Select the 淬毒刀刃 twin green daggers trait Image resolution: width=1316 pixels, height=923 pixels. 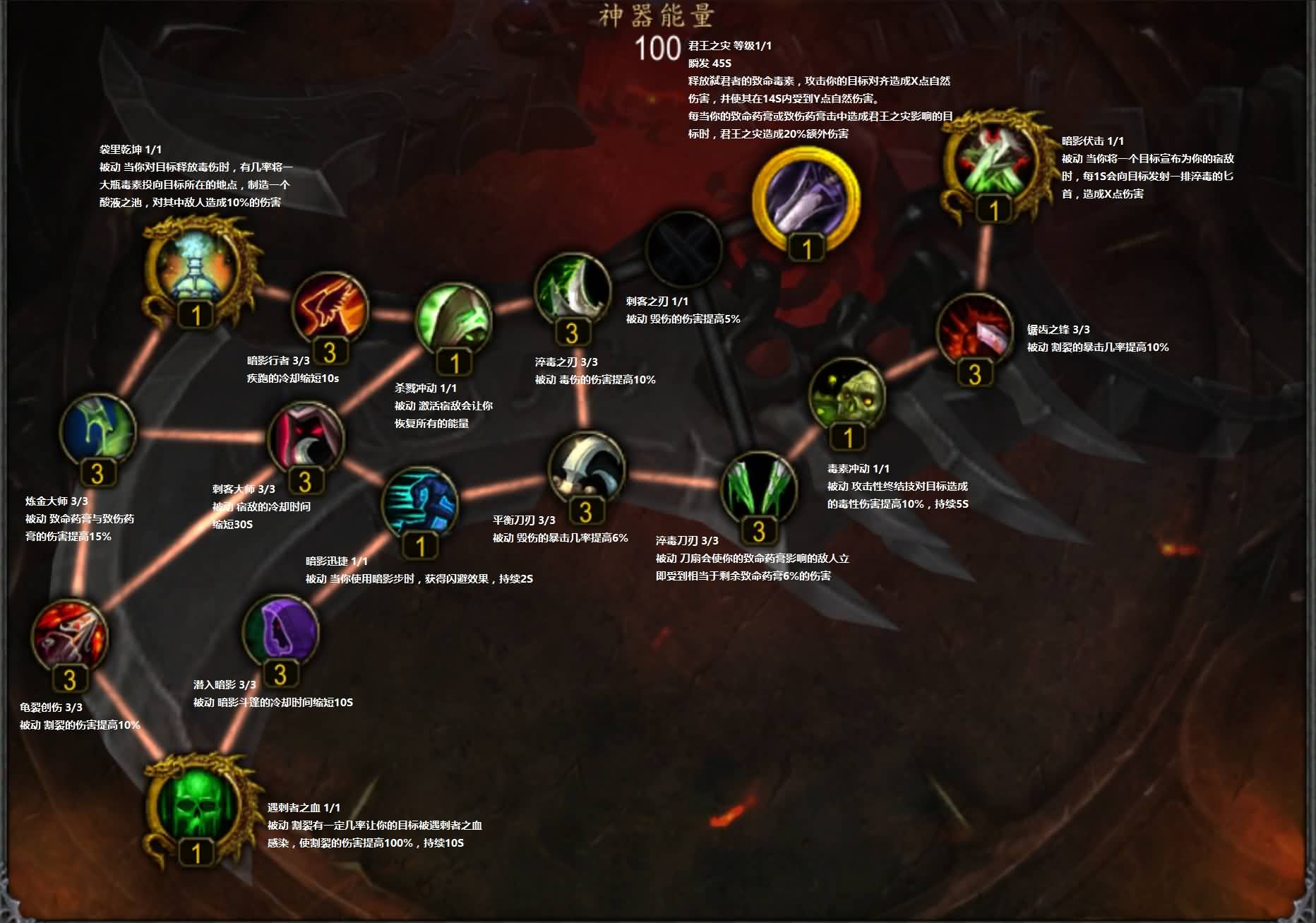click(x=758, y=489)
